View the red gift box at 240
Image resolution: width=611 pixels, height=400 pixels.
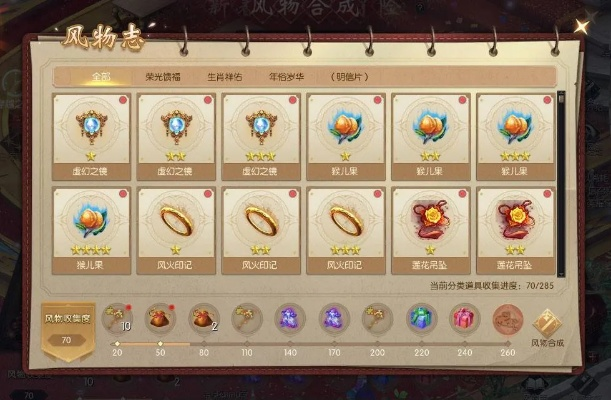(x=463, y=319)
